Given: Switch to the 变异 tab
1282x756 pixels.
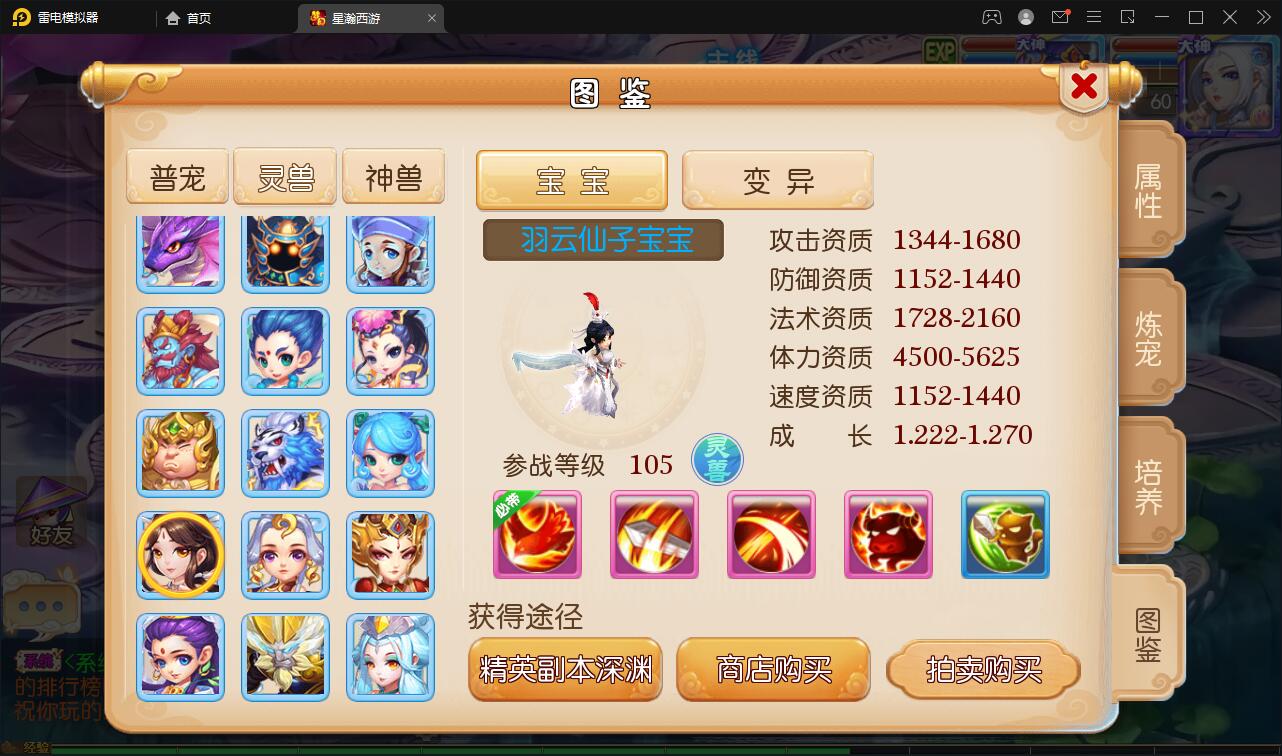Looking at the screenshot, I should [x=777, y=180].
